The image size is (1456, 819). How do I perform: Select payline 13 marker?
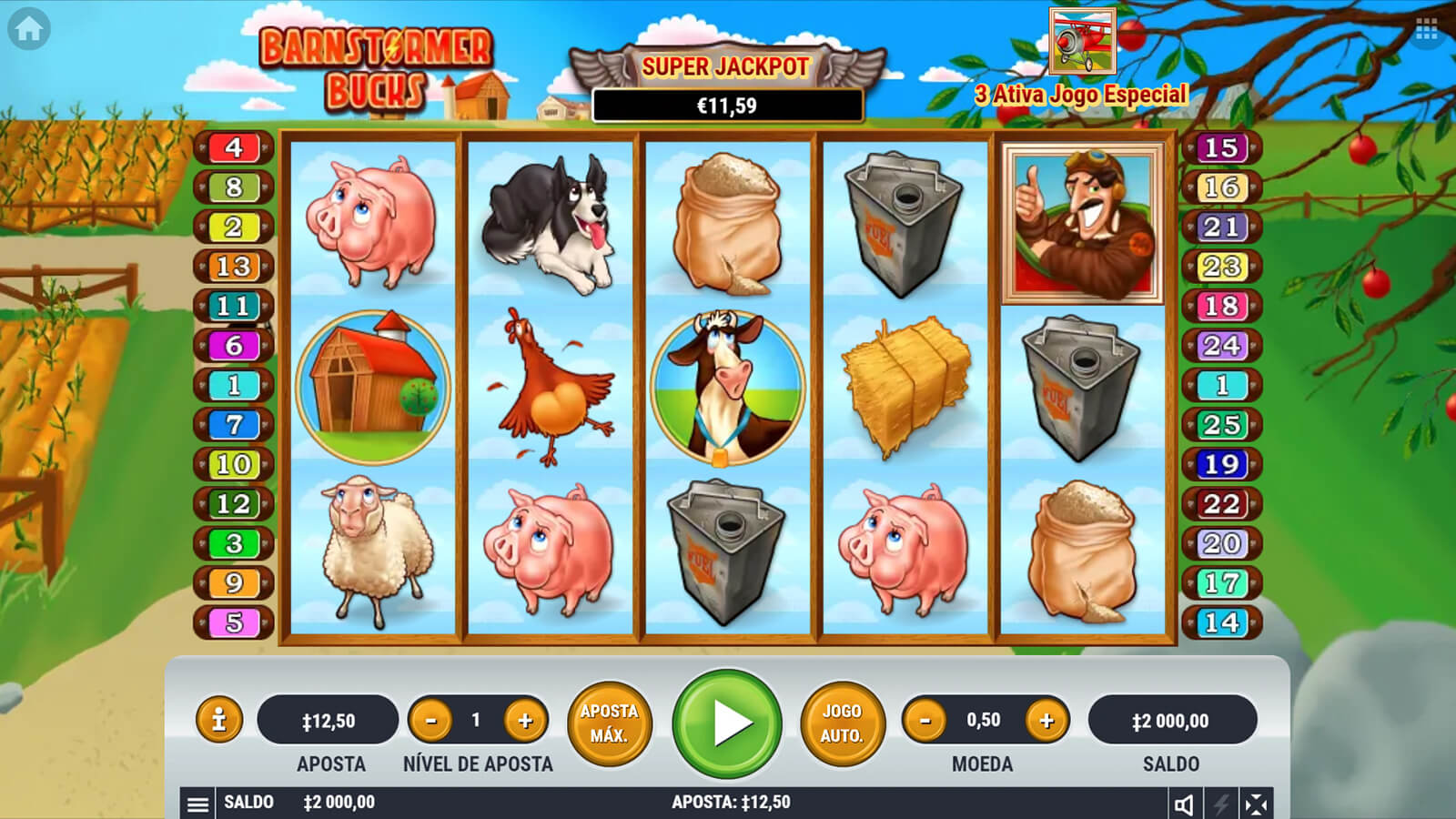coord(234,267)
